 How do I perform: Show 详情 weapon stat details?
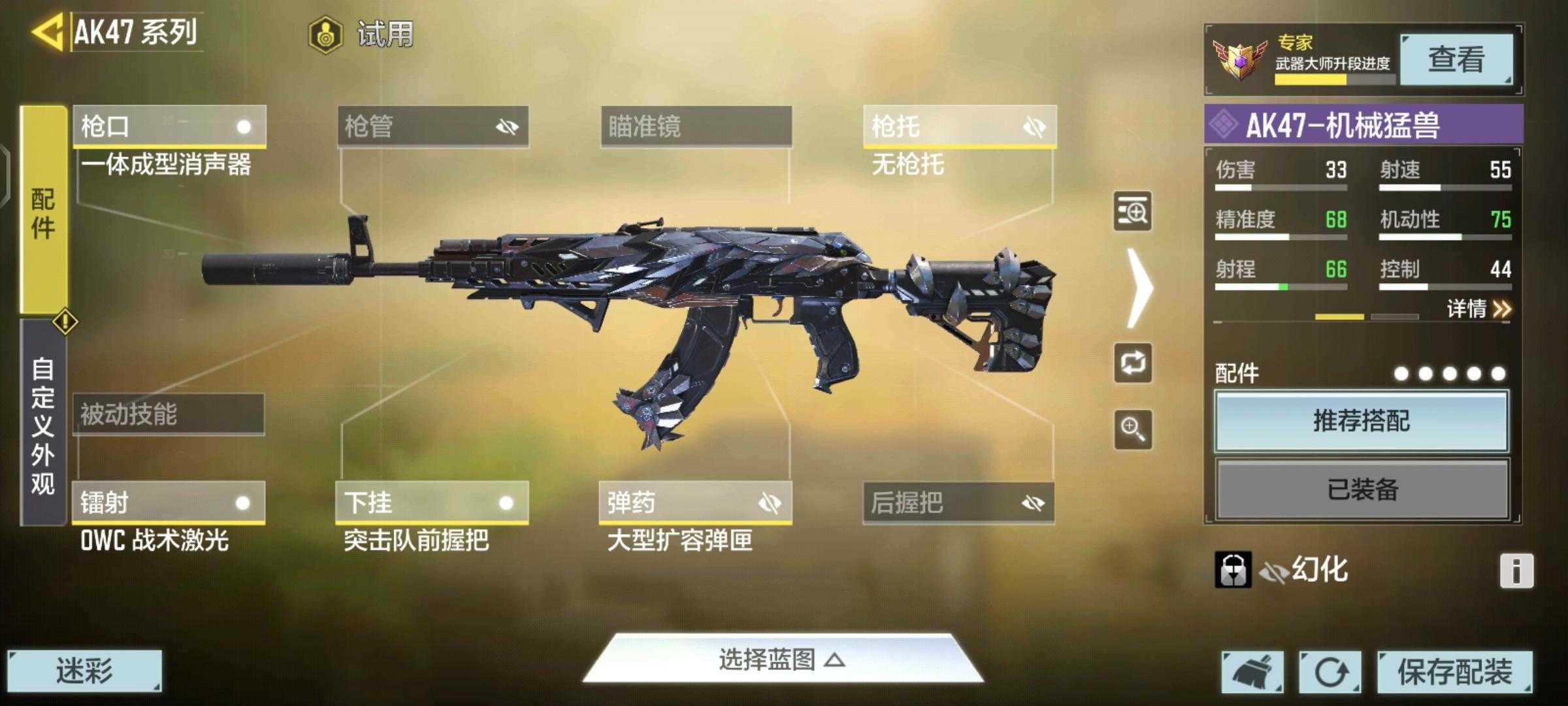(x=1478, y=309)
